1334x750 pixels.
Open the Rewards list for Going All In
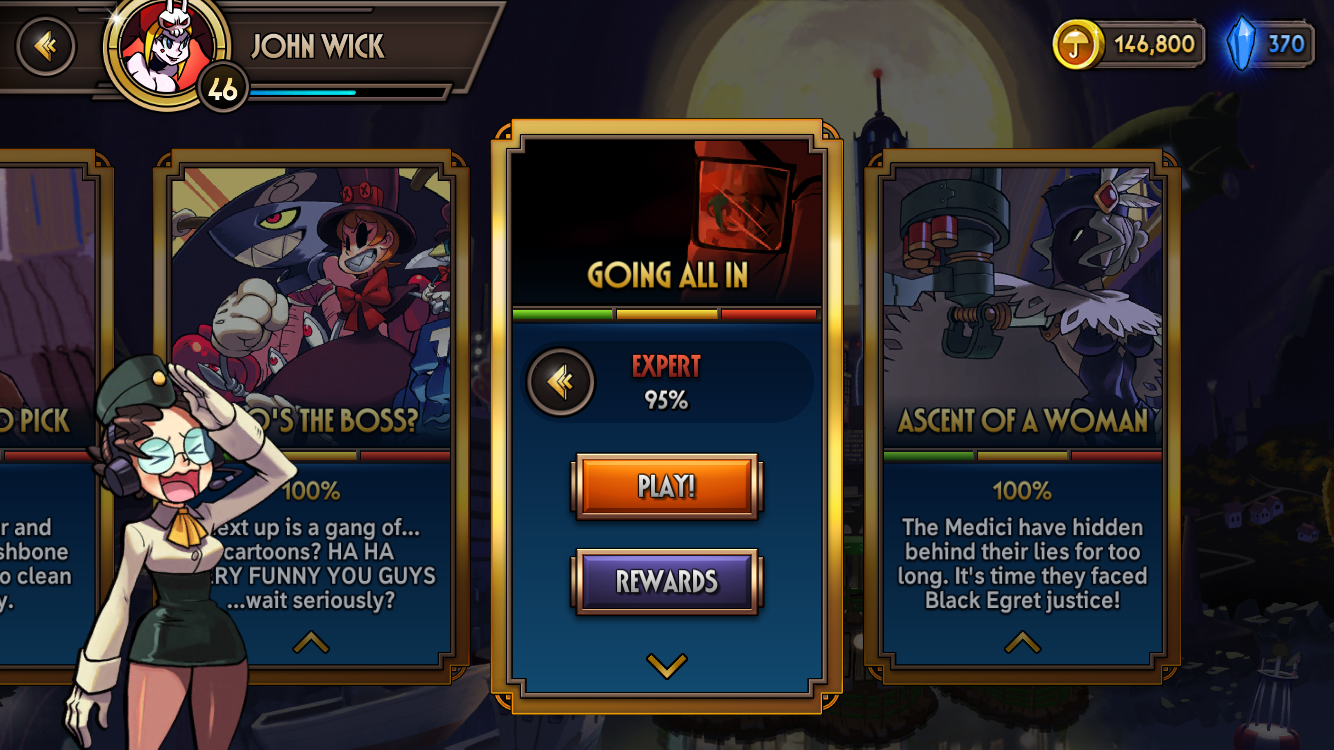667,581
